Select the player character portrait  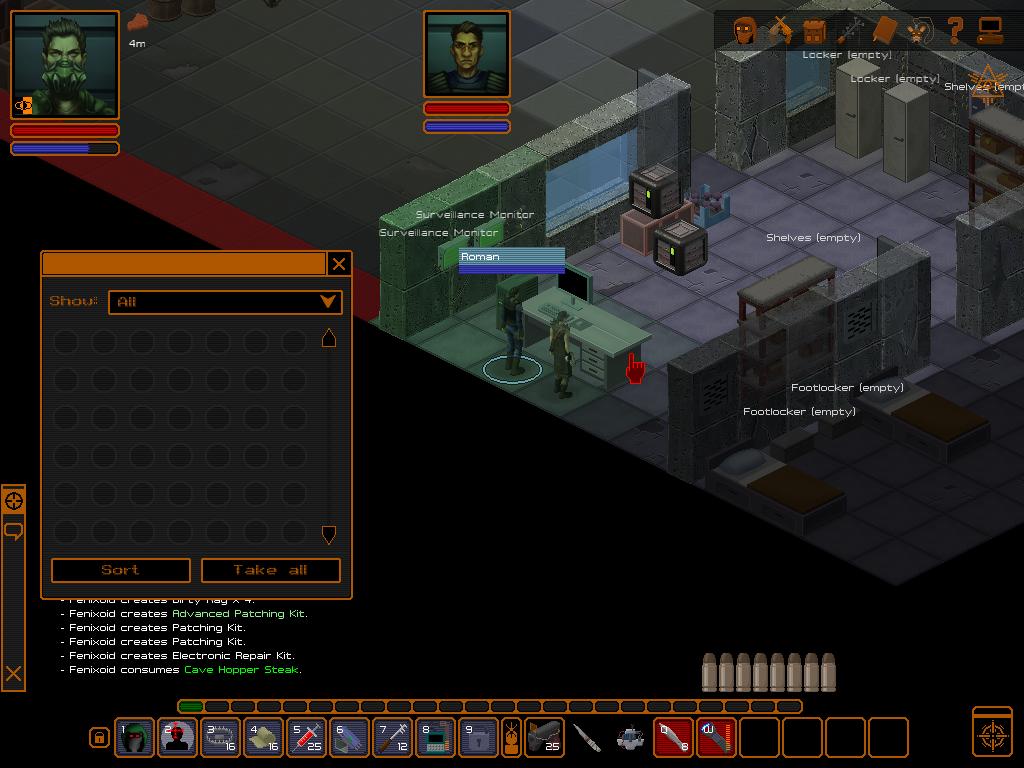point(65,65)
